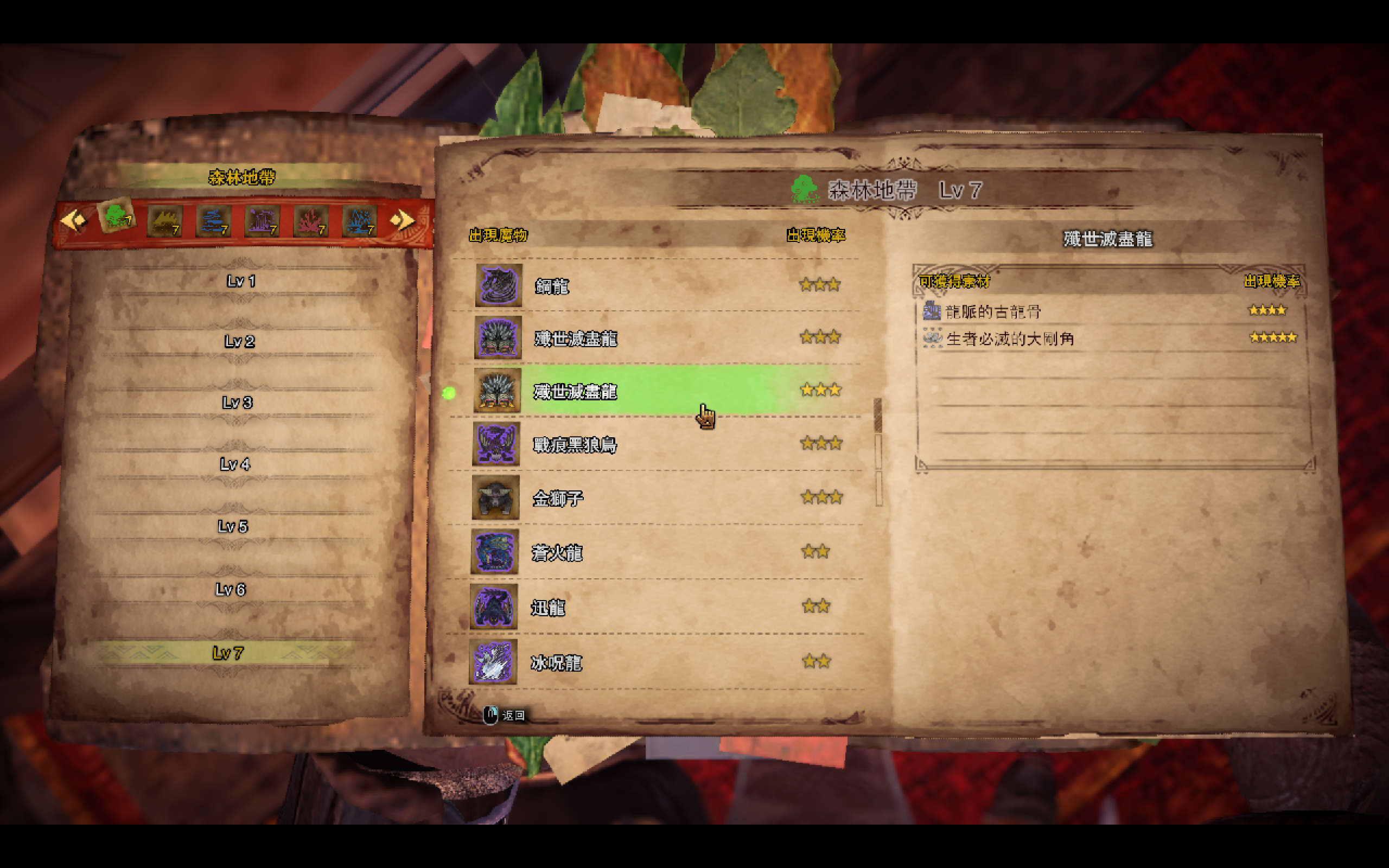Click the right arrow beside the region tabs

coord(402,219)
